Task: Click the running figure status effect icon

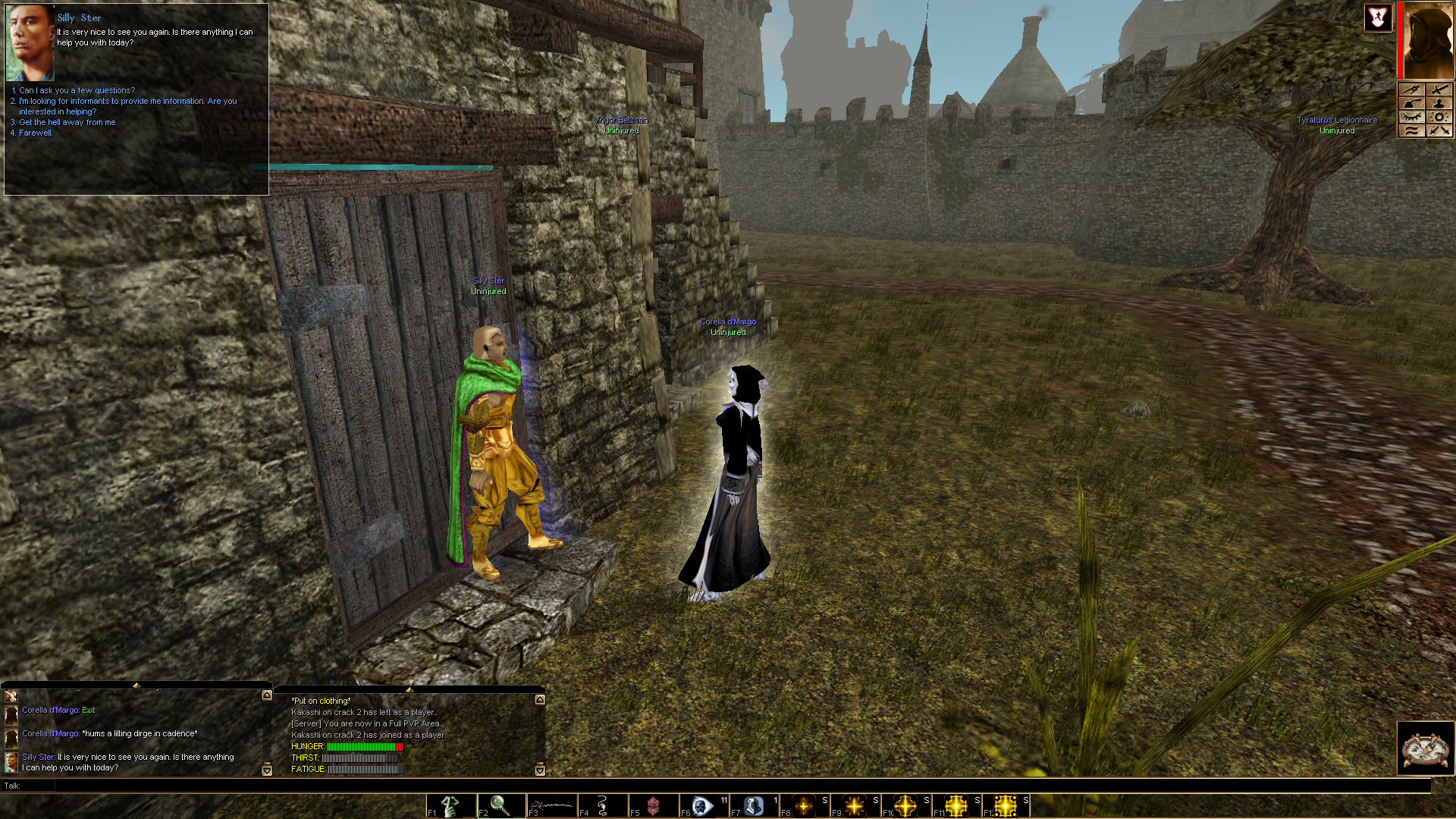Action: pyautogui.click(x=1378, y=18)
